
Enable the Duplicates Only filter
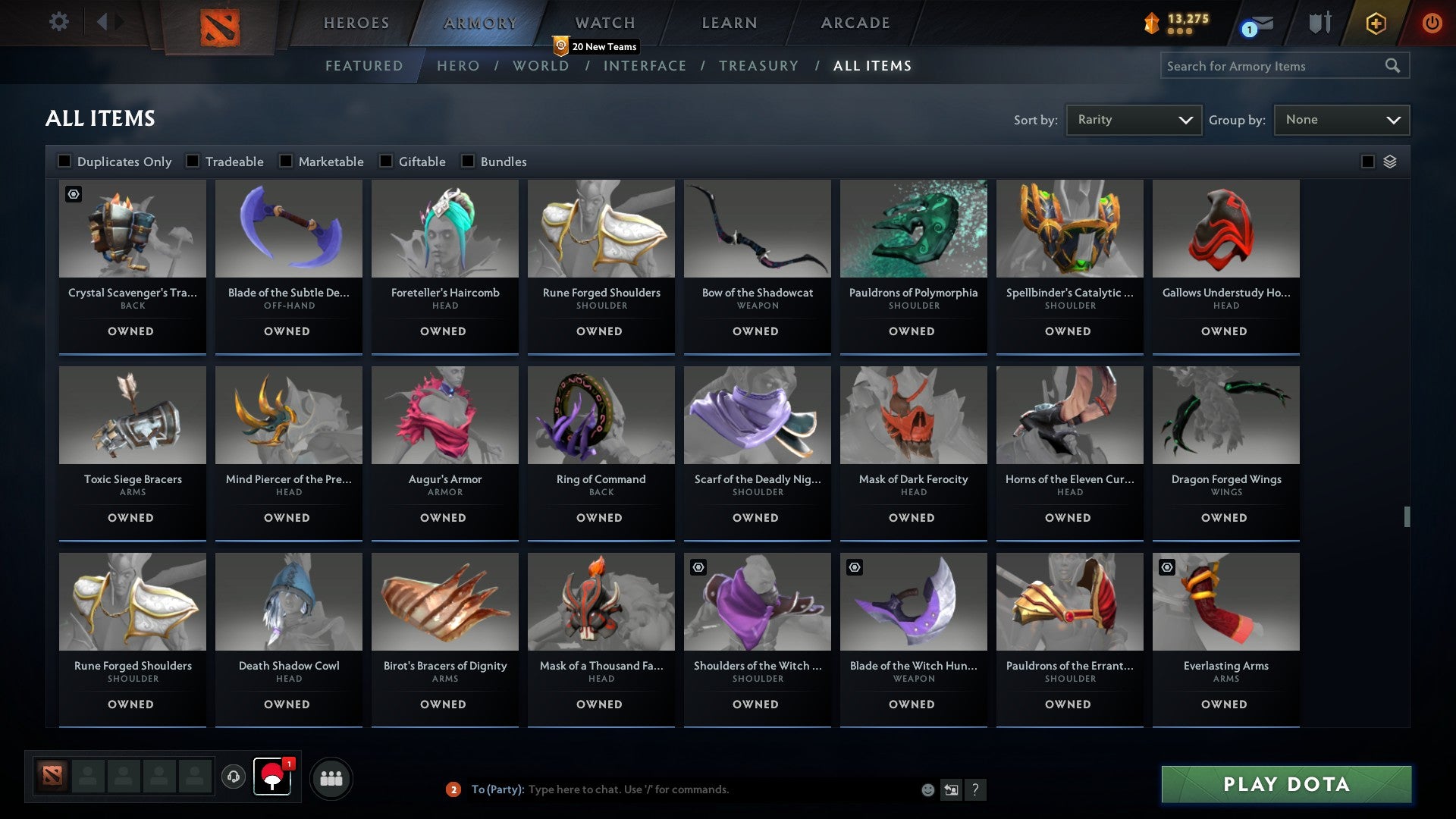click(x=64, y=161)
